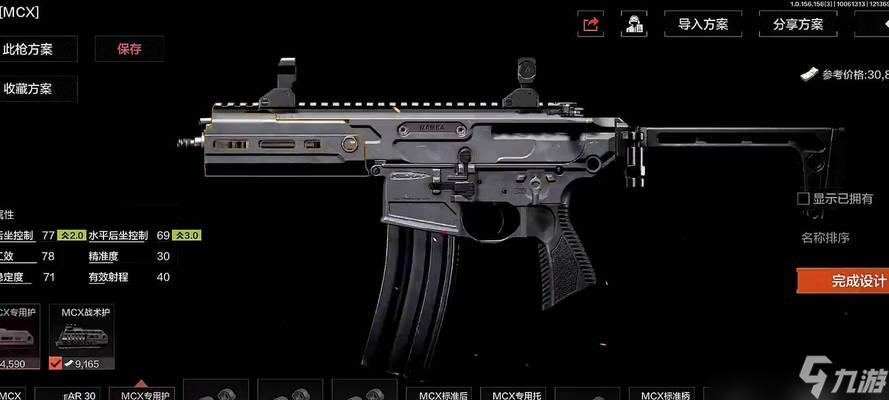Toggle the 显示已拥有 checkbox
The height and width of the screenshot is (400, 889).
click(x=803, y=199)
